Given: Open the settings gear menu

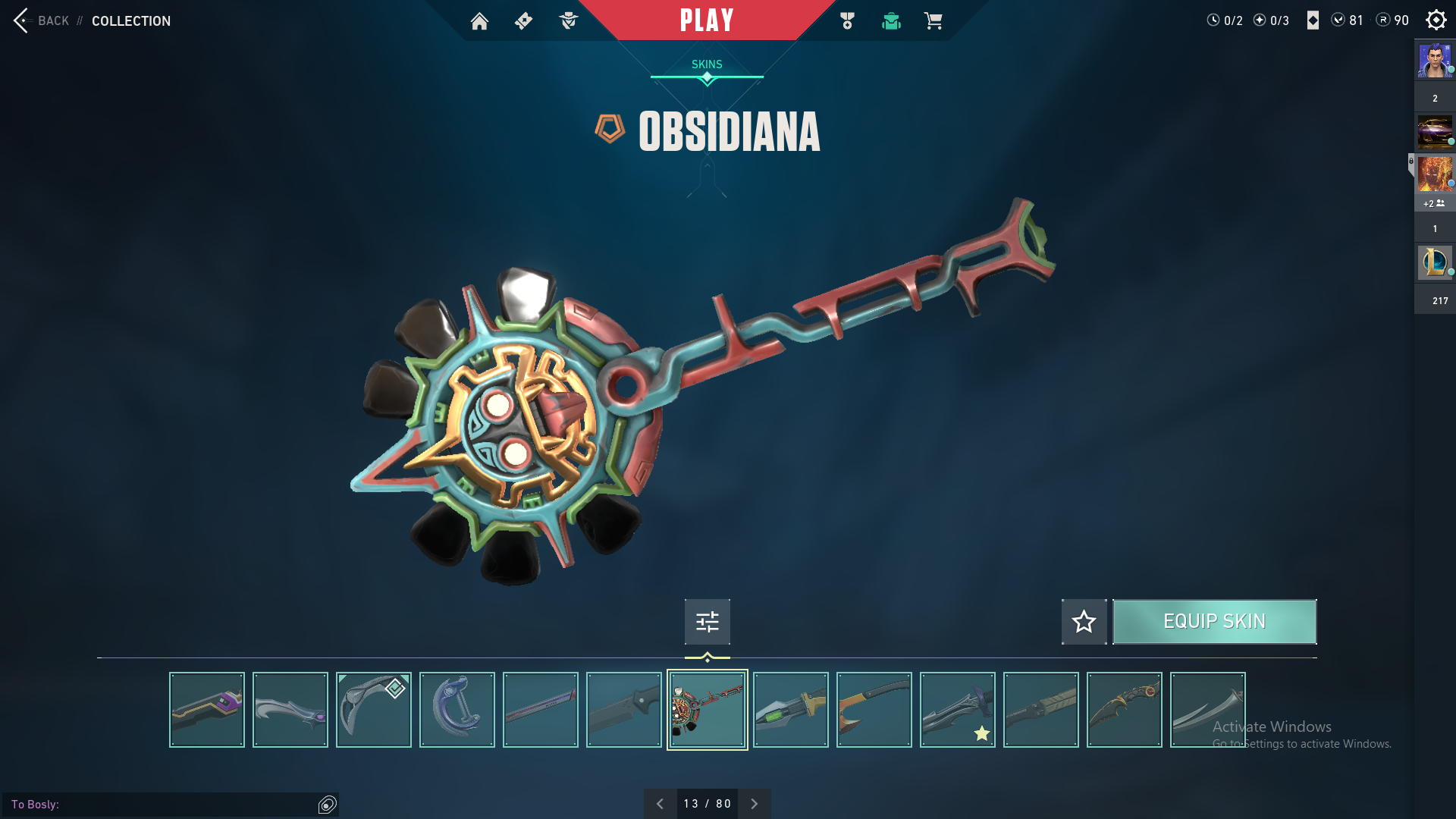Looking at the screenshot, I should (1436, 20).
